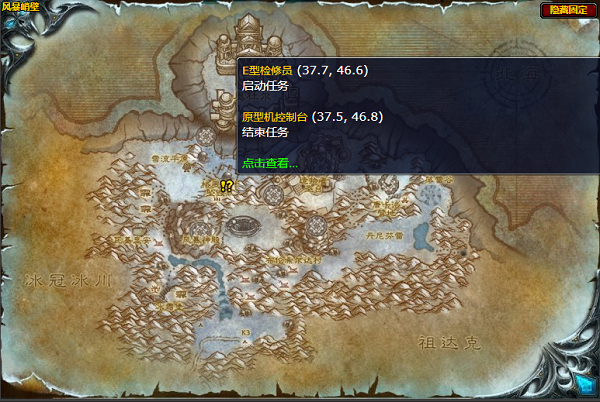This screenshot has height=402, width=600.
Task: Open the green 点击查看 link in the tooltip
Action: coord(270,163)
